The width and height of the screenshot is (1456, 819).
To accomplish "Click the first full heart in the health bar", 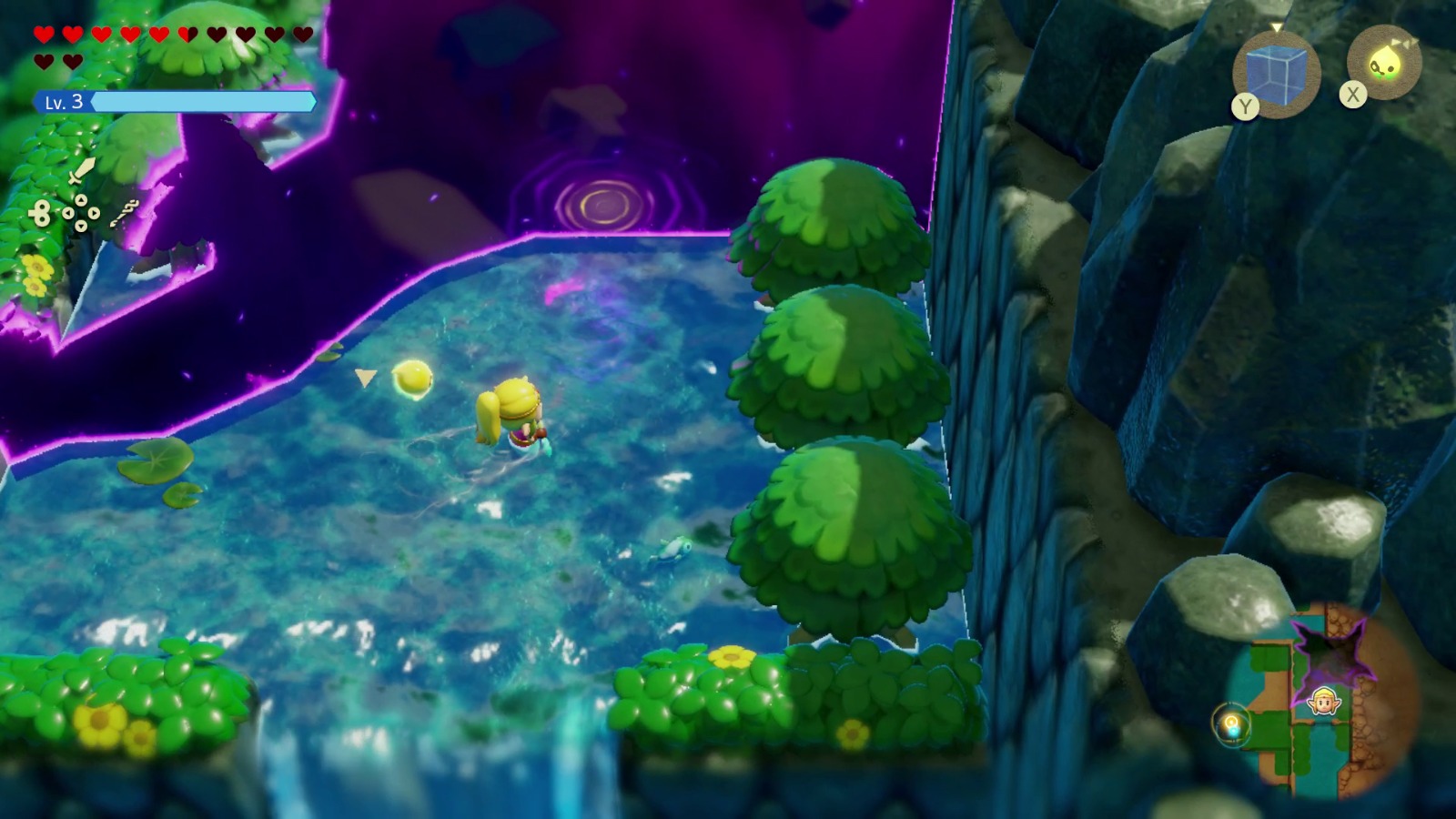I will tap(44, 33).
